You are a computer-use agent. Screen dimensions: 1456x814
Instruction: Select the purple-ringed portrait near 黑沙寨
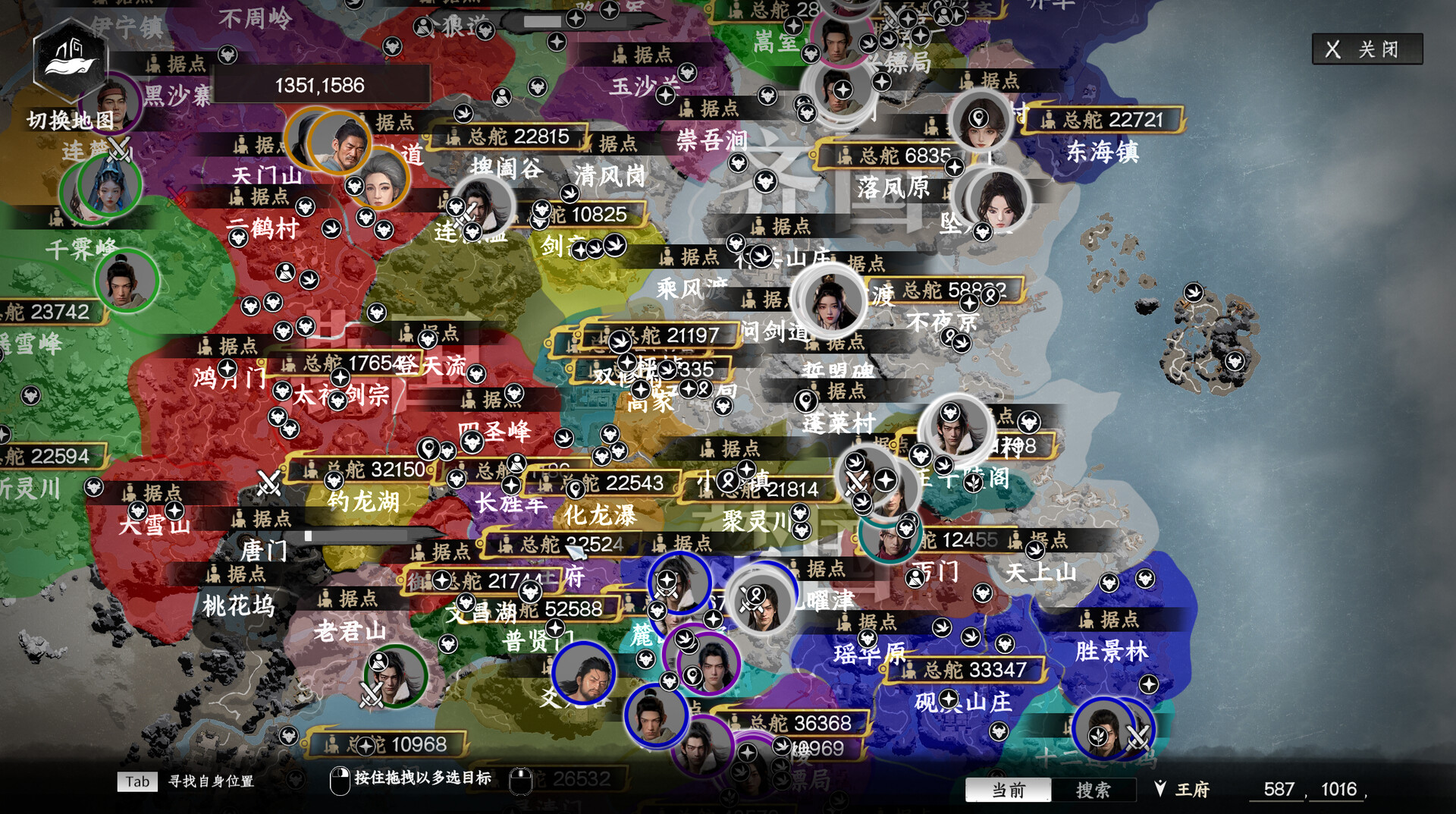pos(110,104)
